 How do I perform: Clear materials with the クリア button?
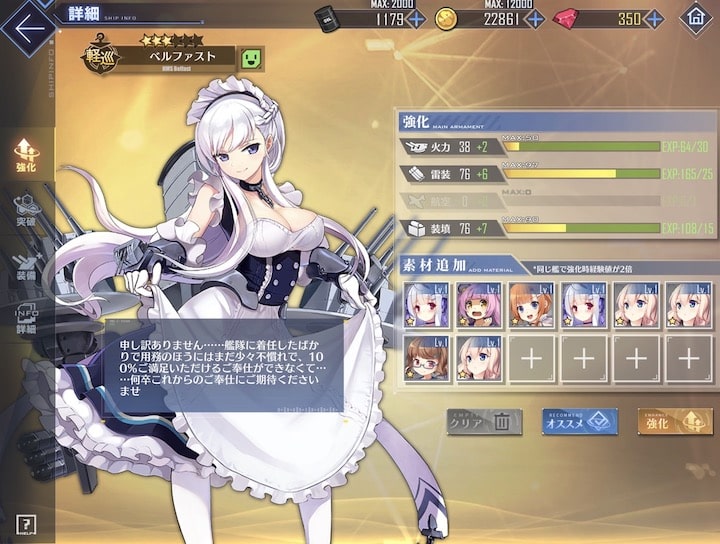coord(484,422)
